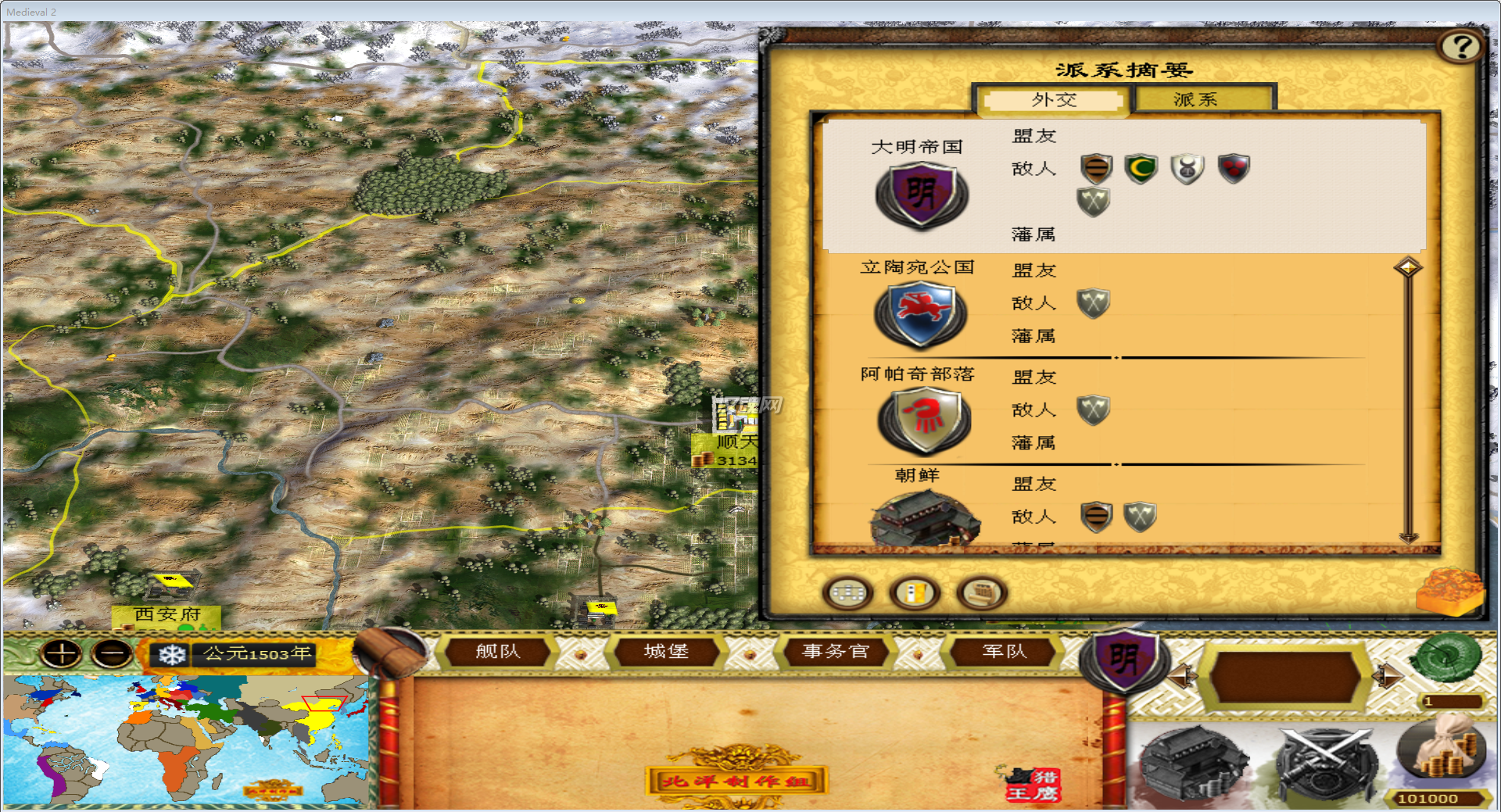Open the help question mark button
Screen dimensions: 1501x812
1460,47
